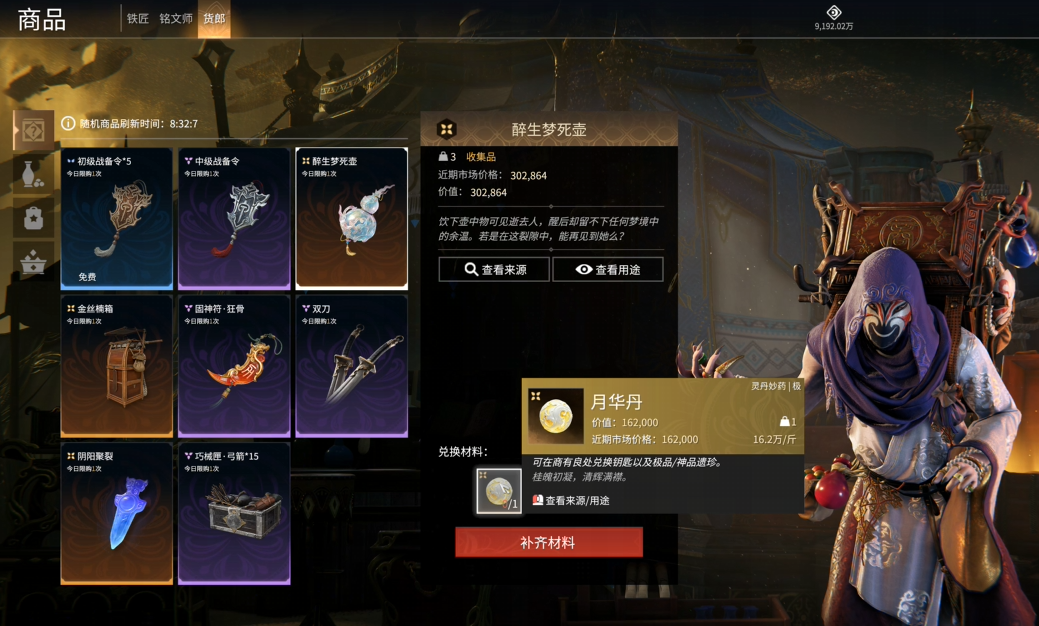
Task: Click the currency icon at the top
Action: click(833, 12)
